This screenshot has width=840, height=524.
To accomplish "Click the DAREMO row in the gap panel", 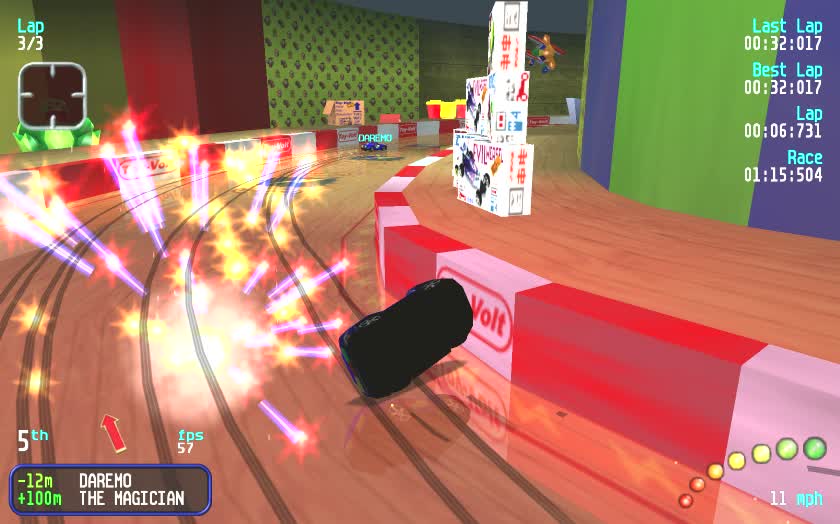I will coord(110,480).
